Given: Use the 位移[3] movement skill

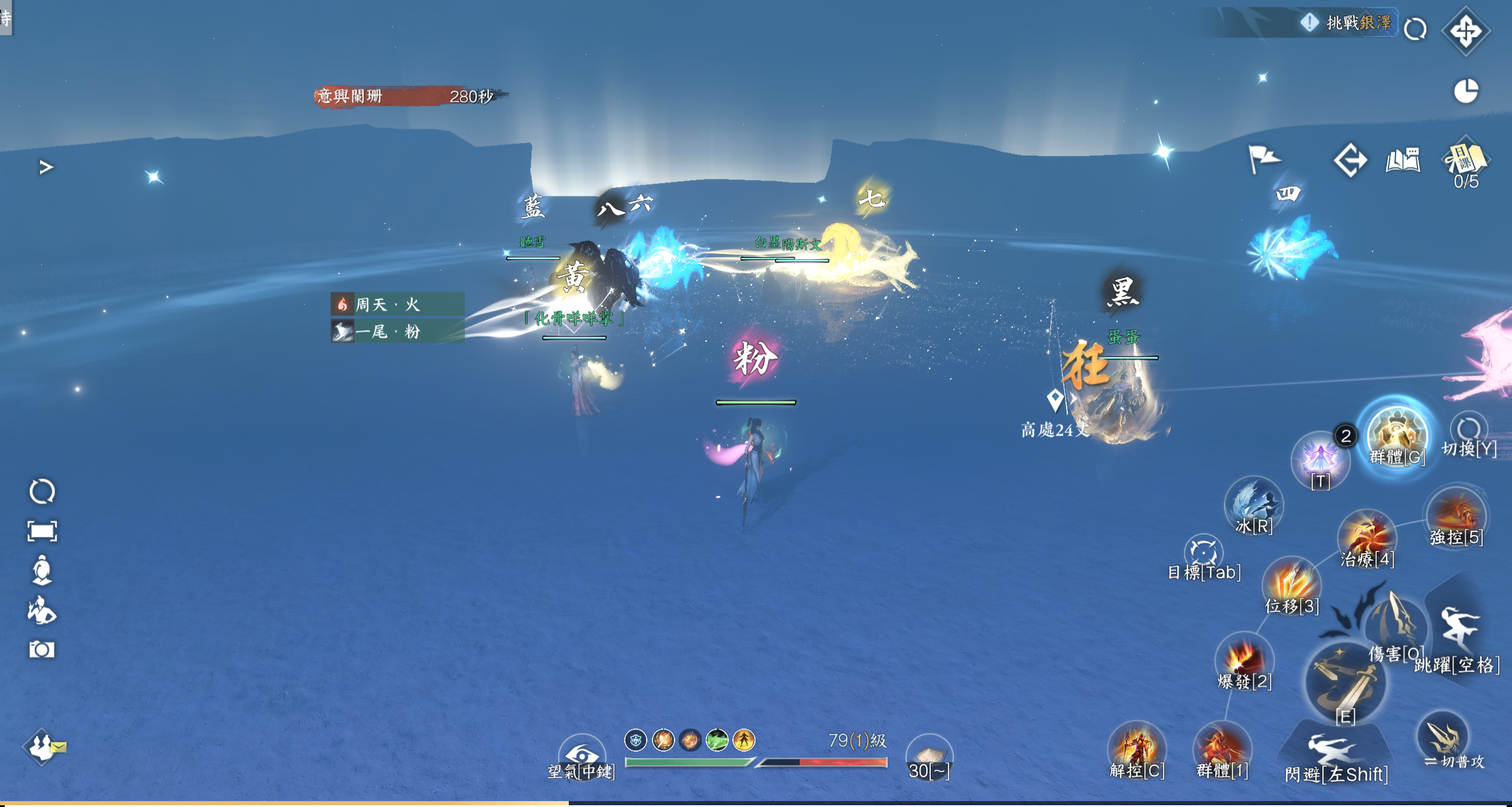Looking at the screenshot, I should [1292, 583].
